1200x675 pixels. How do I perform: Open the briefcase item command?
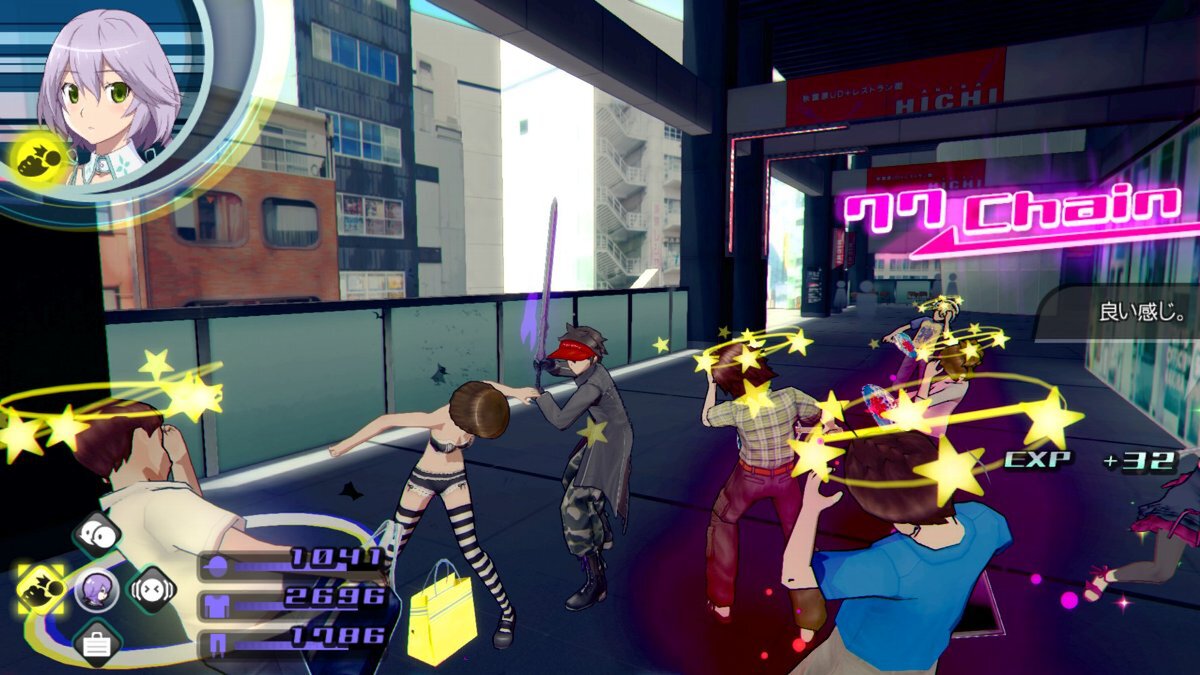tap(97, 644)
